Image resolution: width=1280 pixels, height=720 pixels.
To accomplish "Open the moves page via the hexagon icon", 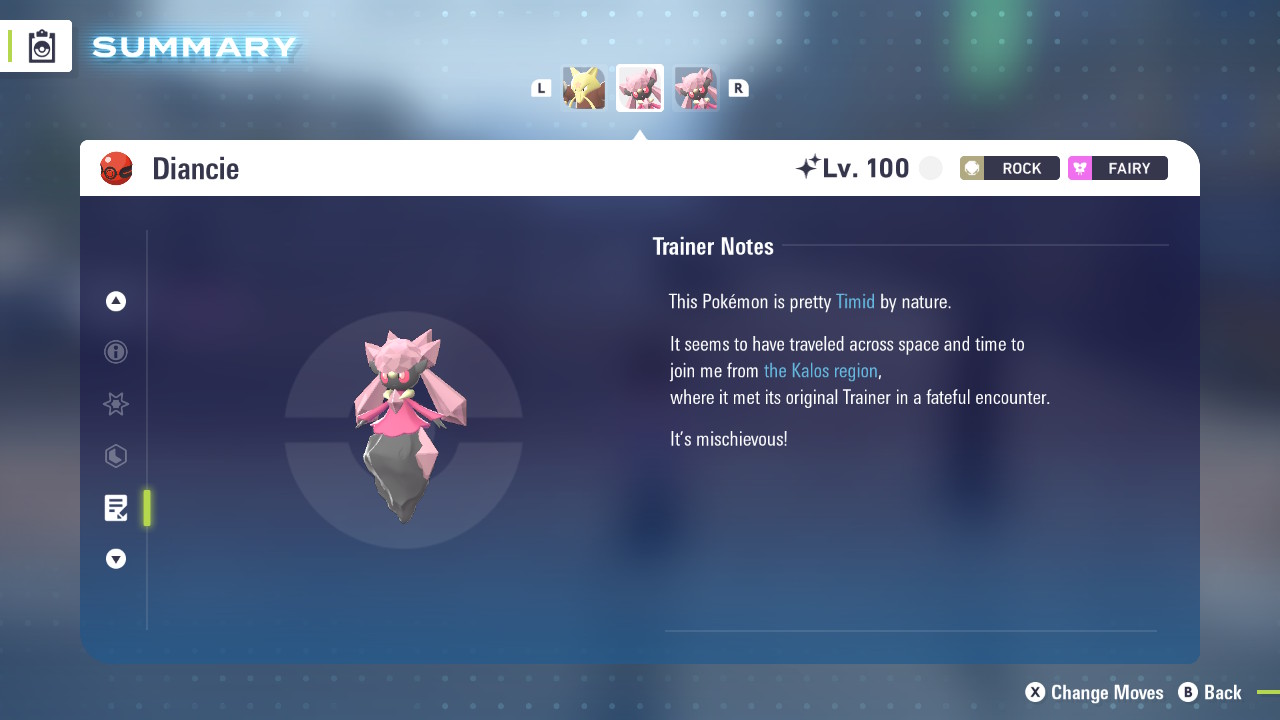I will (115, 456).
